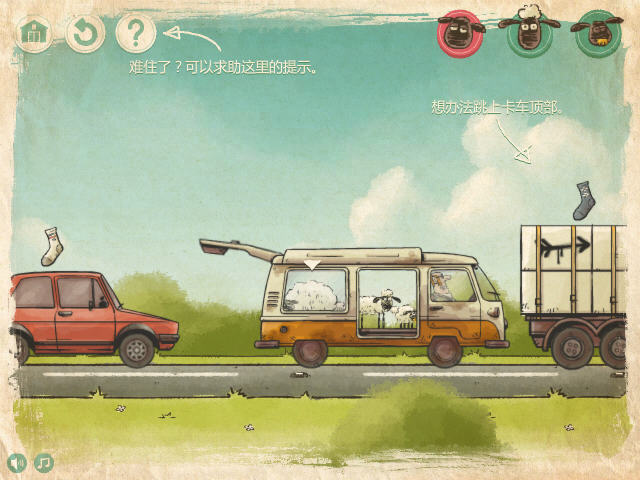This screenshot has width=640, height=480.
Task: Open the question mark hint button
Action: point(136,33)
